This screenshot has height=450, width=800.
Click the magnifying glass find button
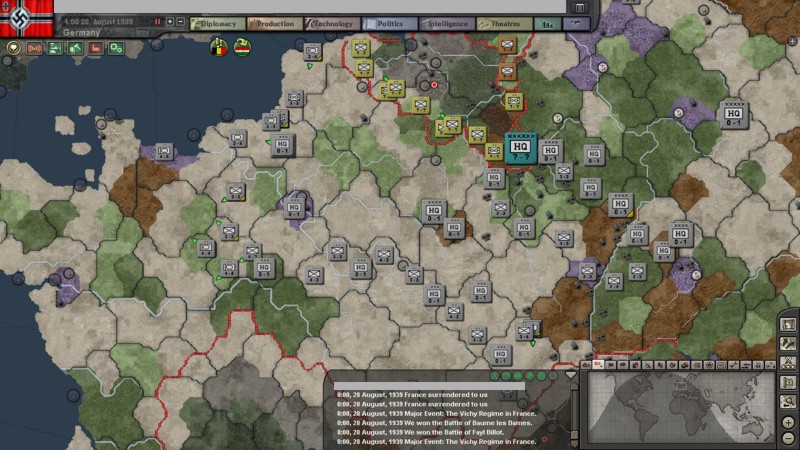pyautogui.click(x=790, y=402)
